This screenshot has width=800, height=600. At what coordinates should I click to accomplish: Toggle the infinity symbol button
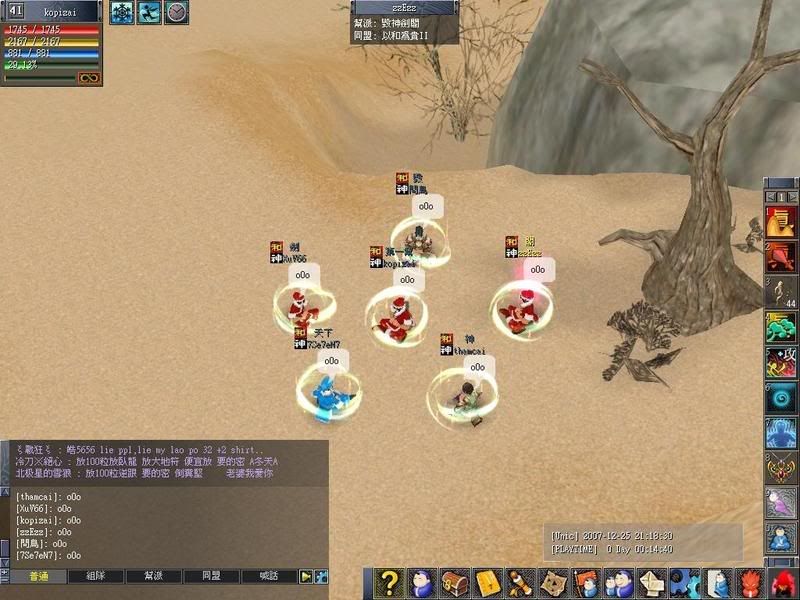point(89,78)
